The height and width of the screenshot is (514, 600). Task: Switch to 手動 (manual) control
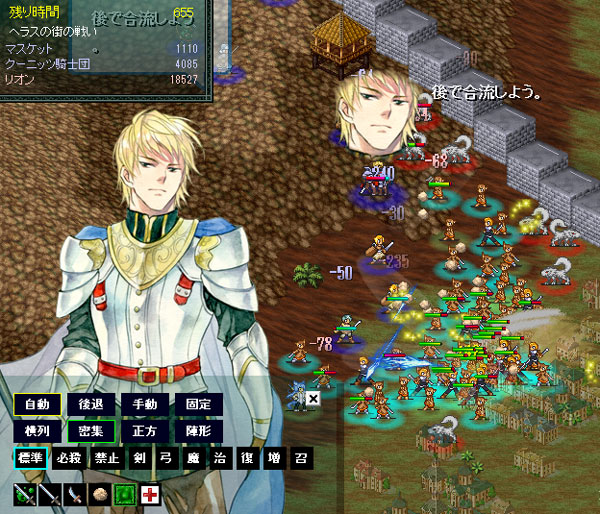click(x=145, y=405)
